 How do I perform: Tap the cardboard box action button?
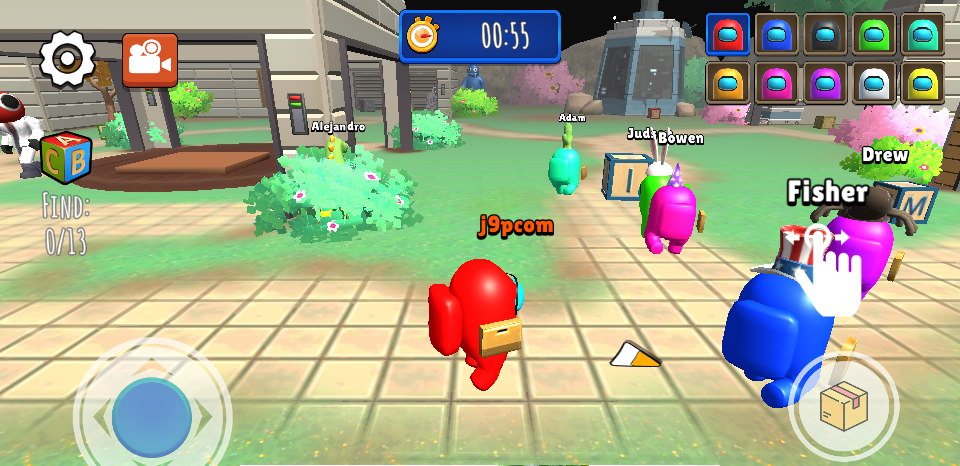[843, 405]
